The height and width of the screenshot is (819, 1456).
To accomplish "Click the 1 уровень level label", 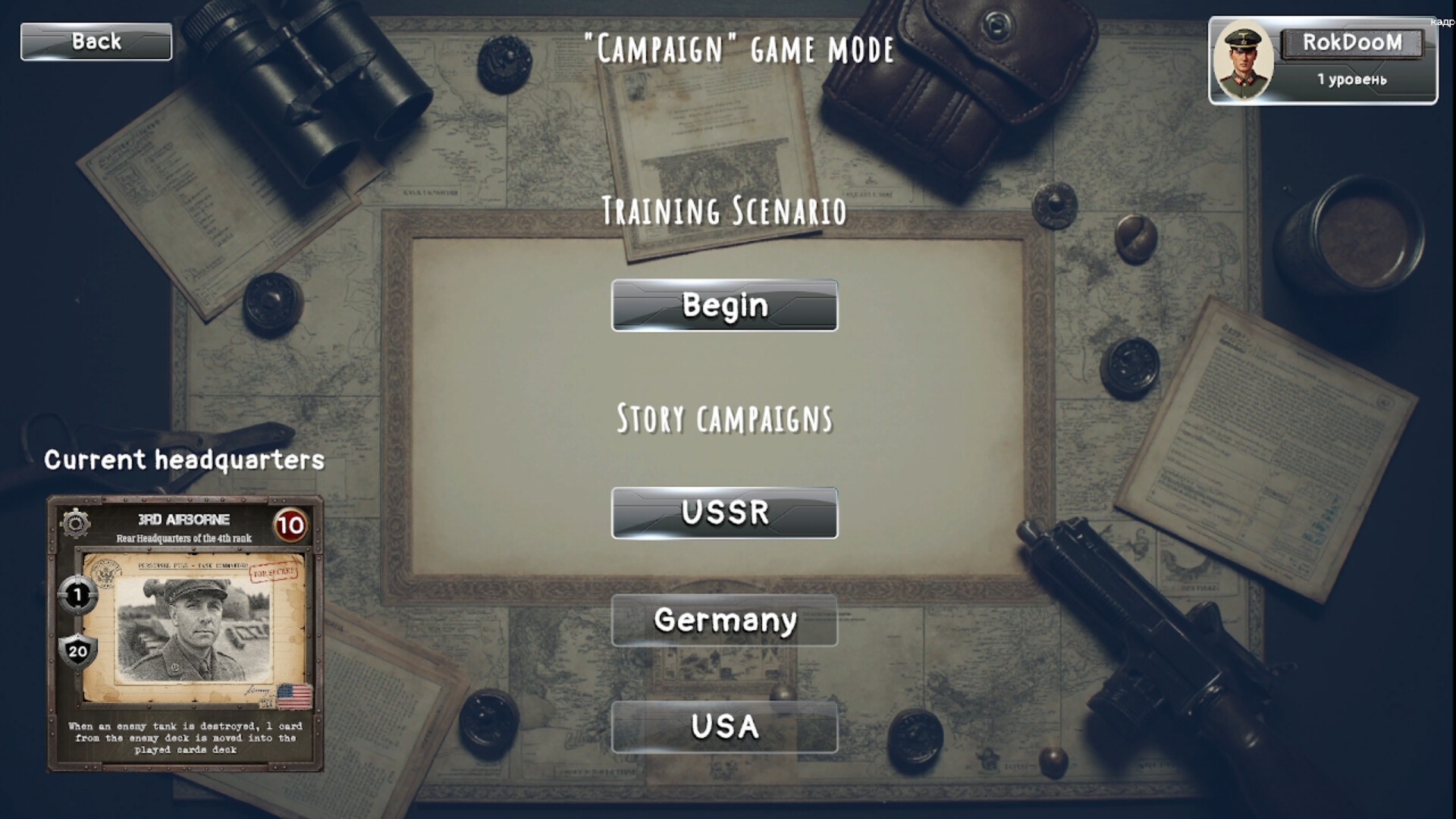I will [x=1351, y=78].
